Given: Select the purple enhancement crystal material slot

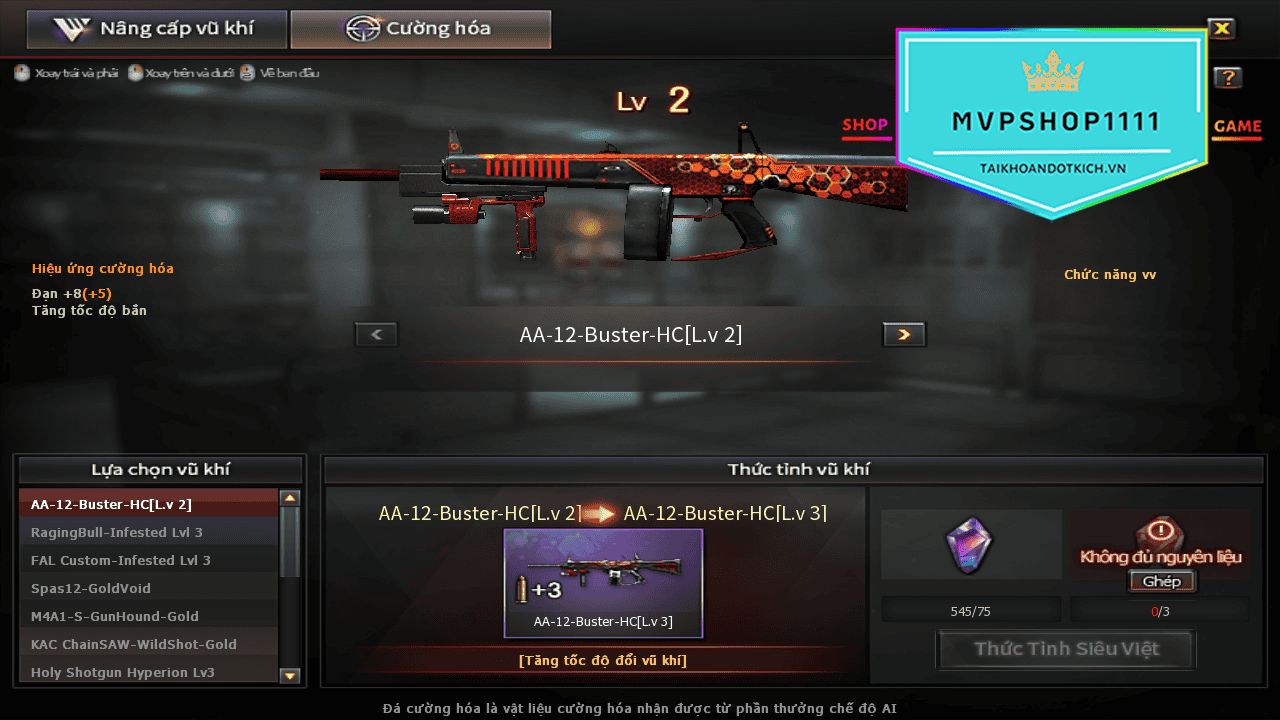Looking at the screenshot, I should [x=970, y=546].
